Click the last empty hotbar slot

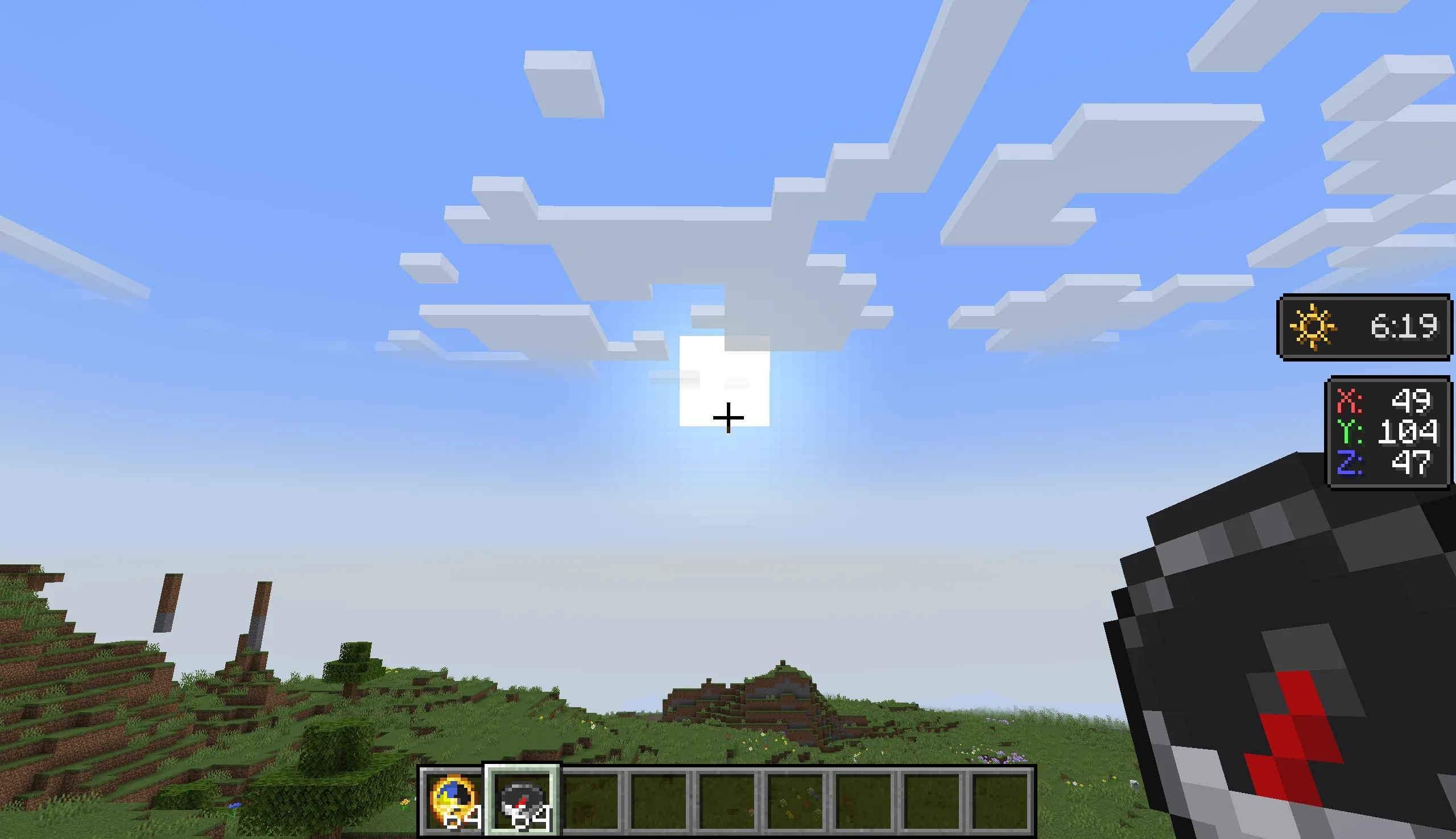(1000, 800)
